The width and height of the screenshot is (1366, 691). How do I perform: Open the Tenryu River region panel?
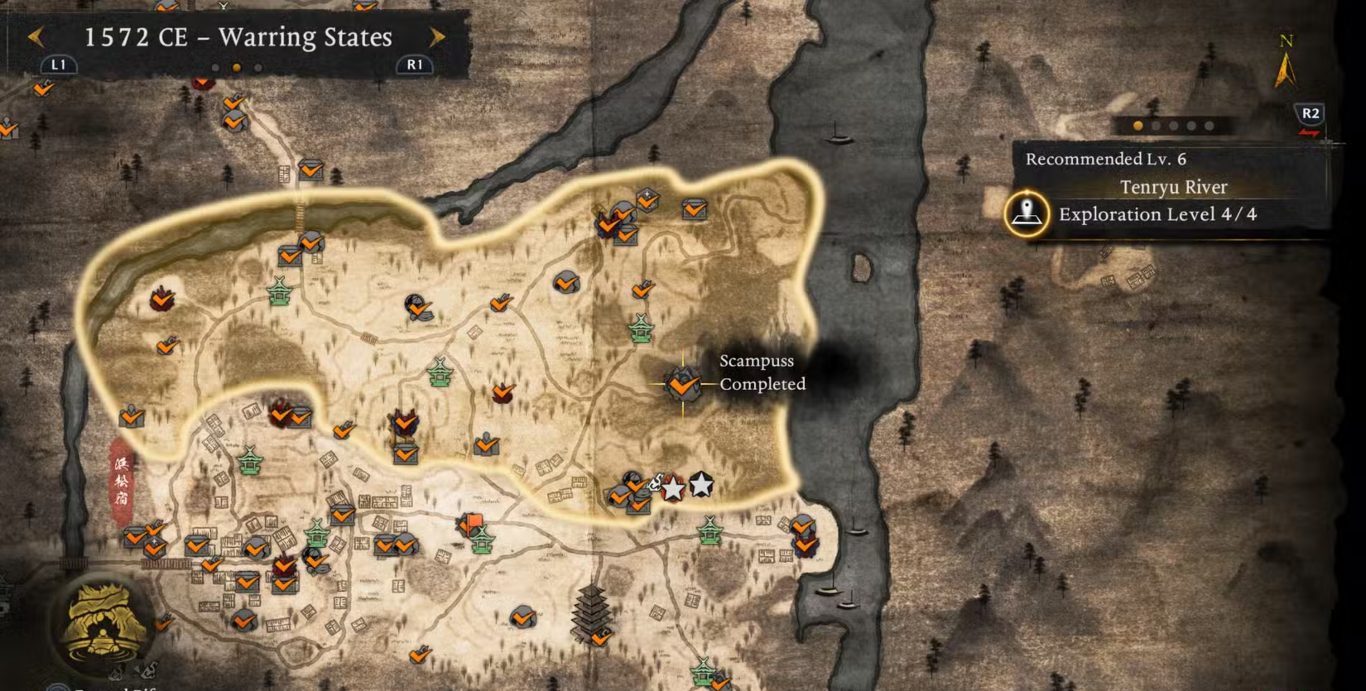pos(1173,187)
